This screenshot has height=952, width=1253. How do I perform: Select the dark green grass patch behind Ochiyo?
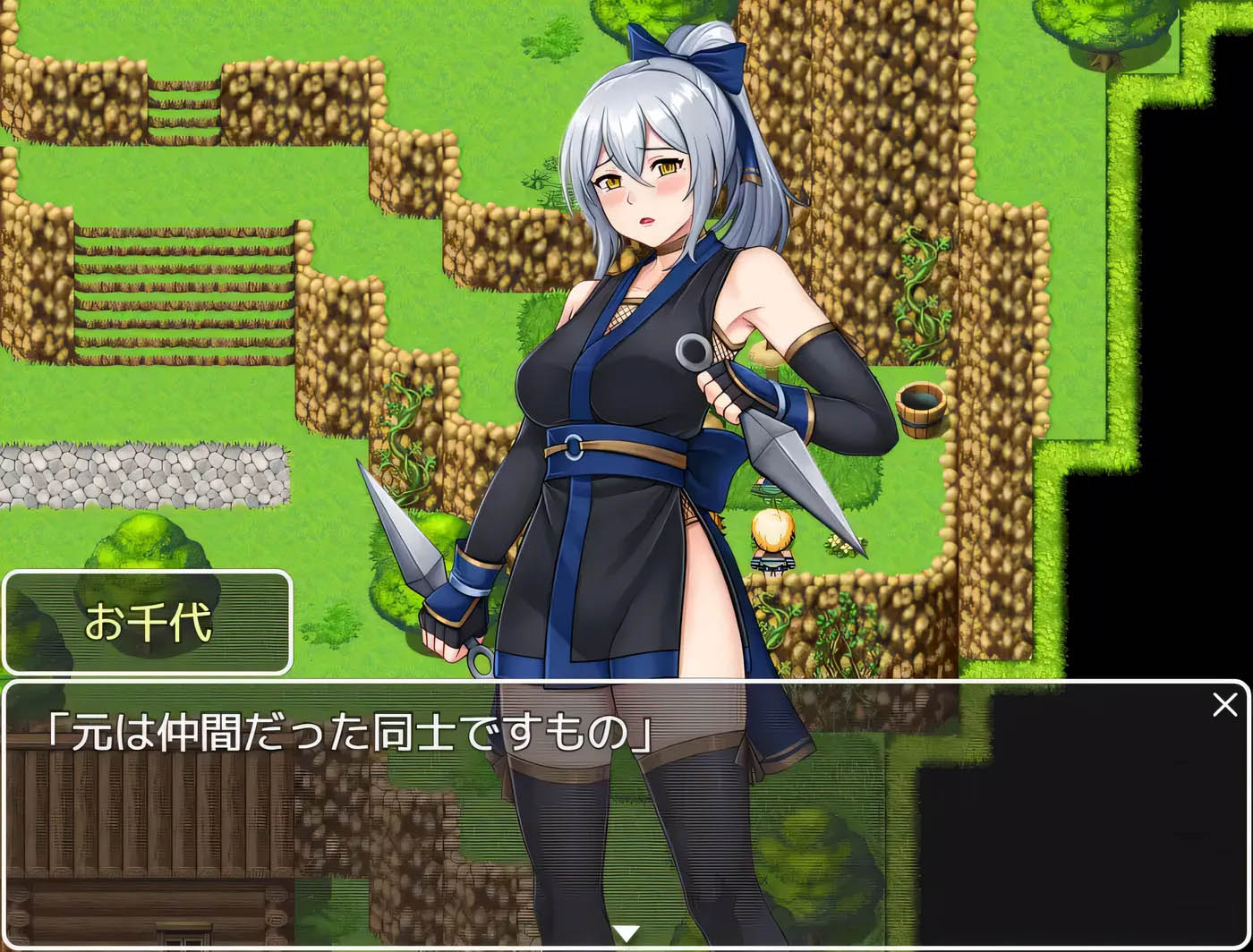point(857,483)
